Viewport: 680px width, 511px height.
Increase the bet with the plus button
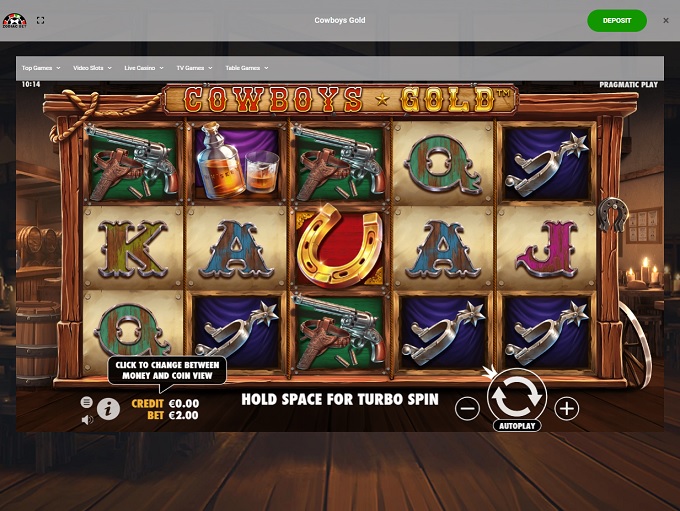(567, 408)
